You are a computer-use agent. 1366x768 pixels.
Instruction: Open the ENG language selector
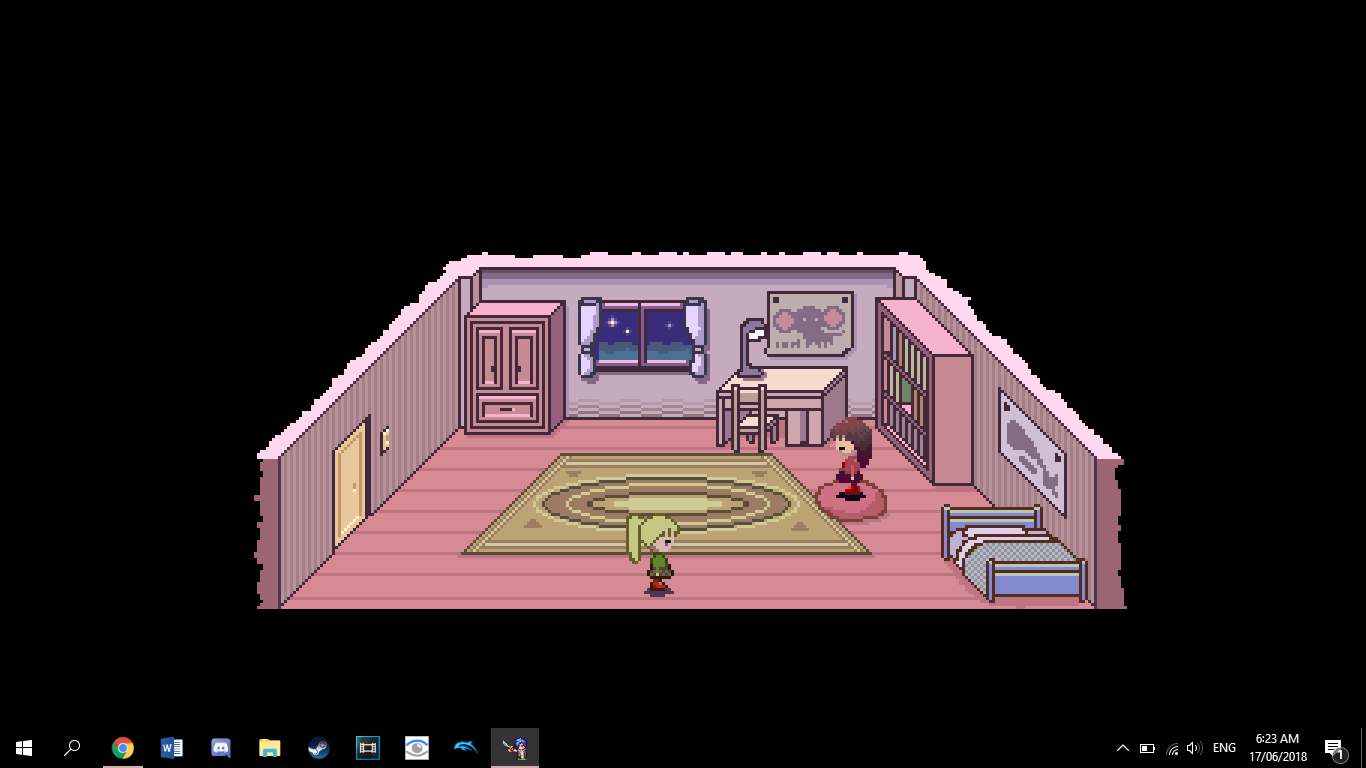pos(1223,747)
